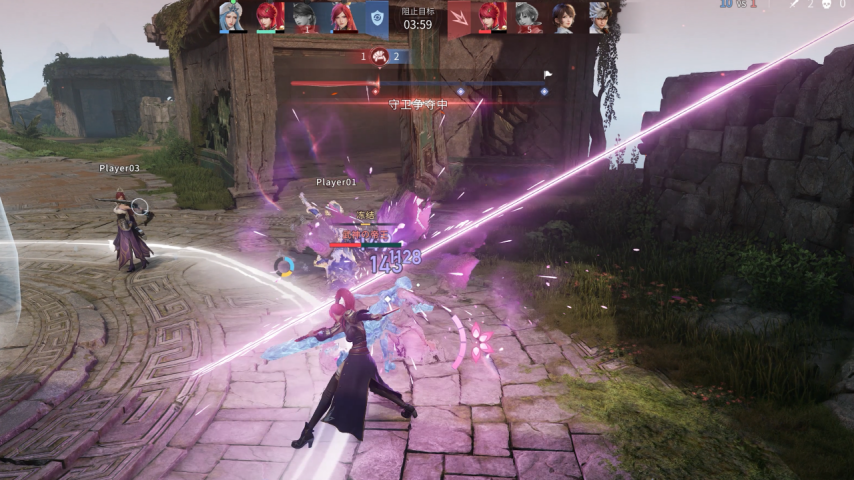Image resolution: width=854 pixels, height=480 pixels.
Task: Click the red capture objective icon
Action: [379, 56]
